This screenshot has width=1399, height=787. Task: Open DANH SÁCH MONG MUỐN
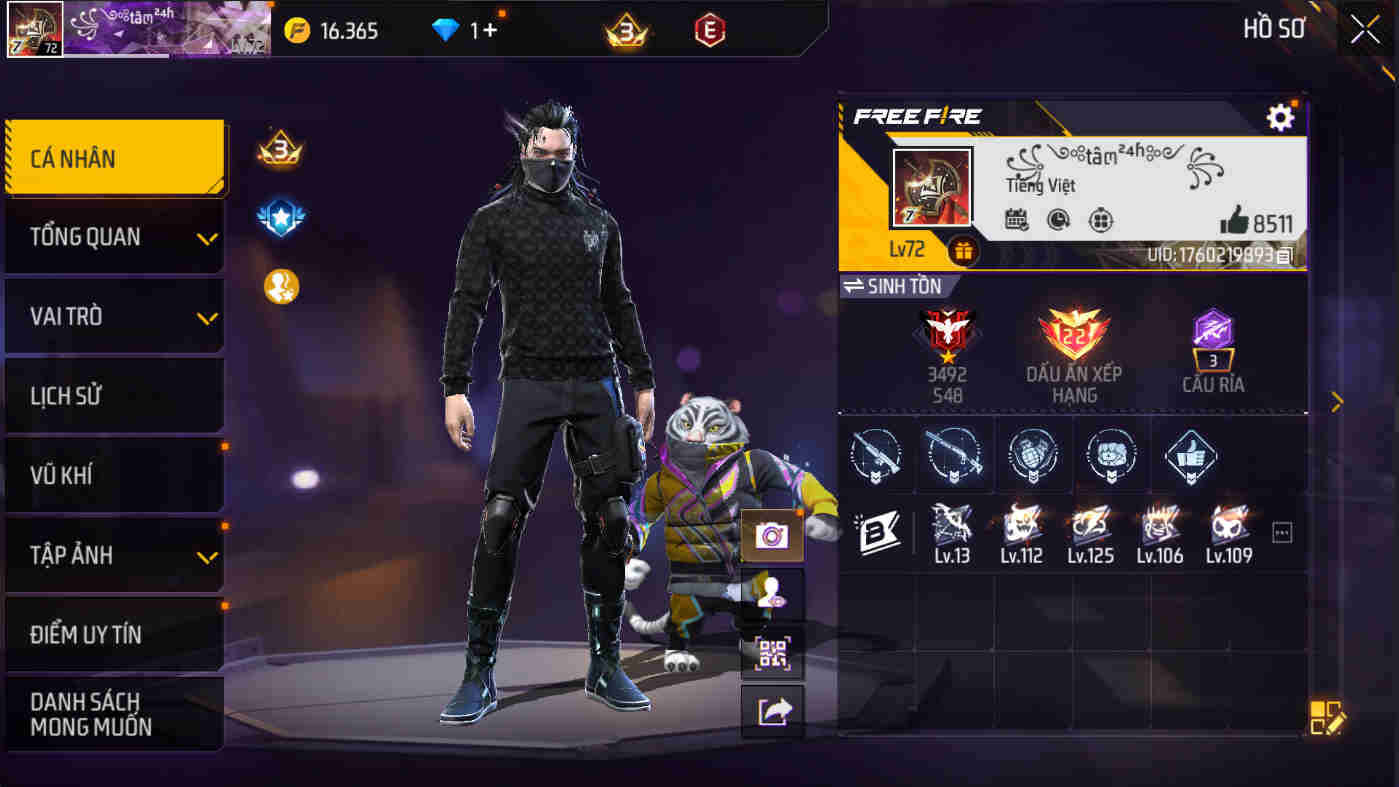tap(114, 713)
